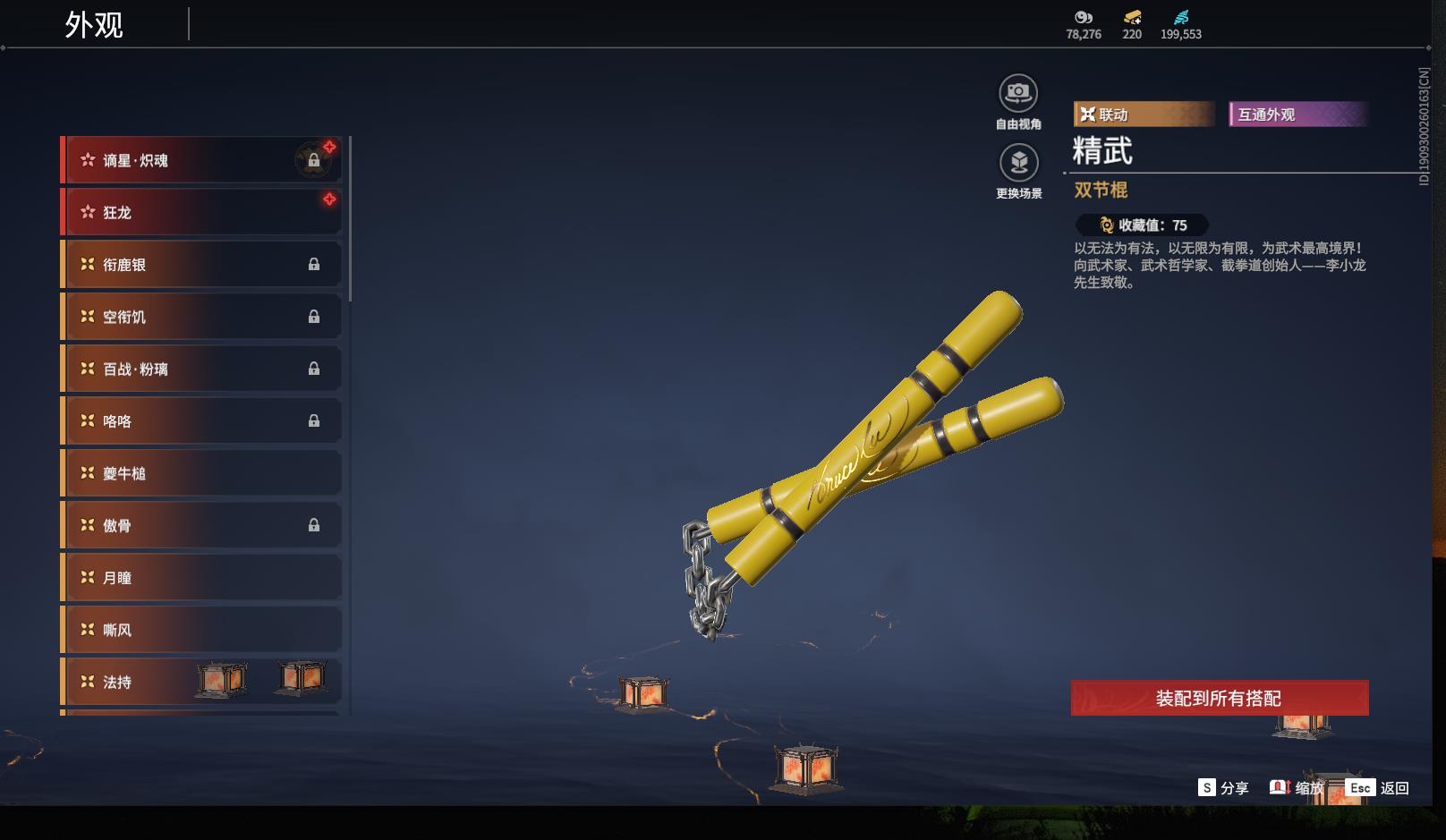Toggle the 自由视角 free camera icon
This screenshot has height=840, width=1446.
(1018, 93)
